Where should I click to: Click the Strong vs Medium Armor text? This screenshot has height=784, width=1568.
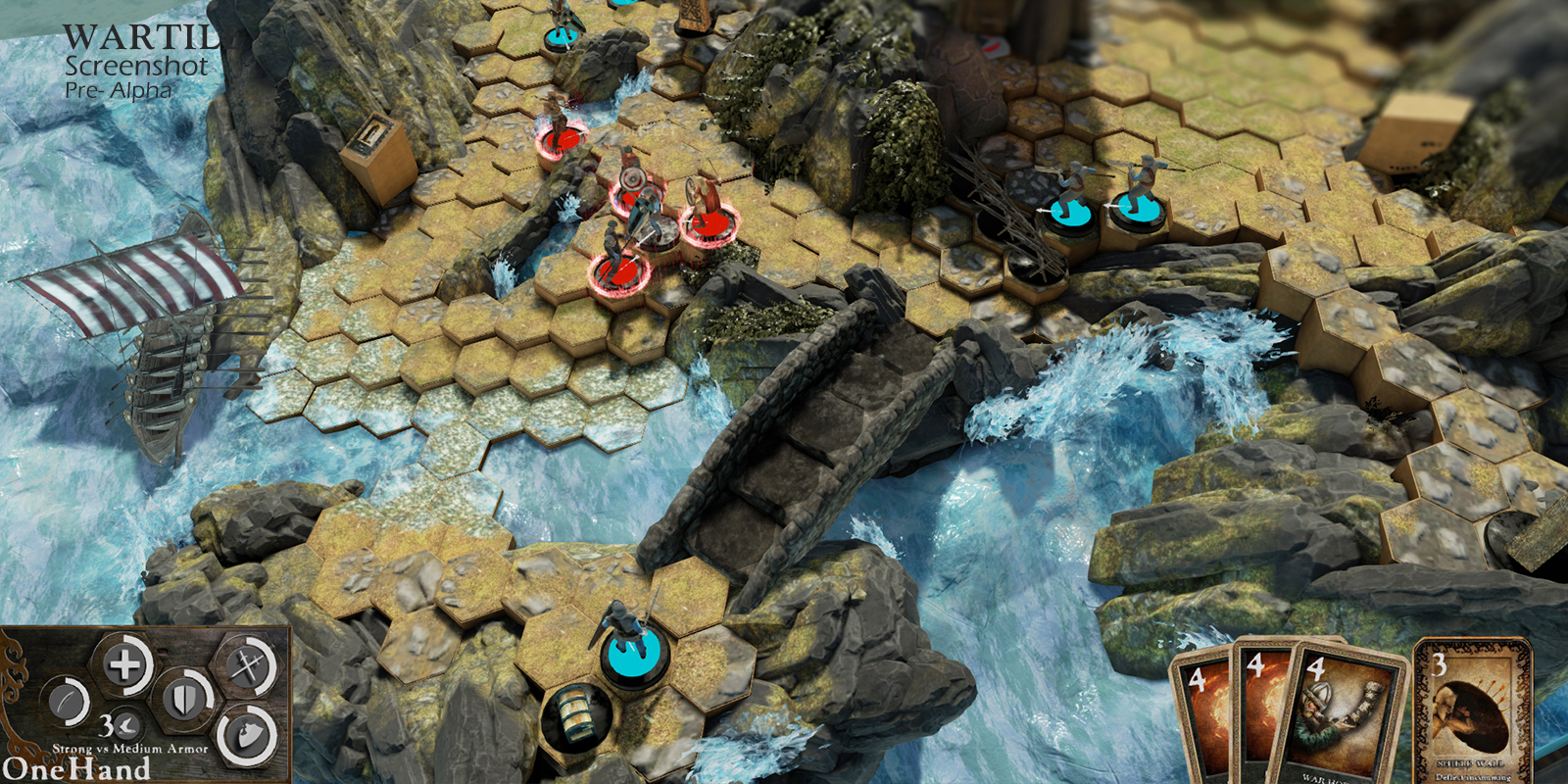(129, 749)
